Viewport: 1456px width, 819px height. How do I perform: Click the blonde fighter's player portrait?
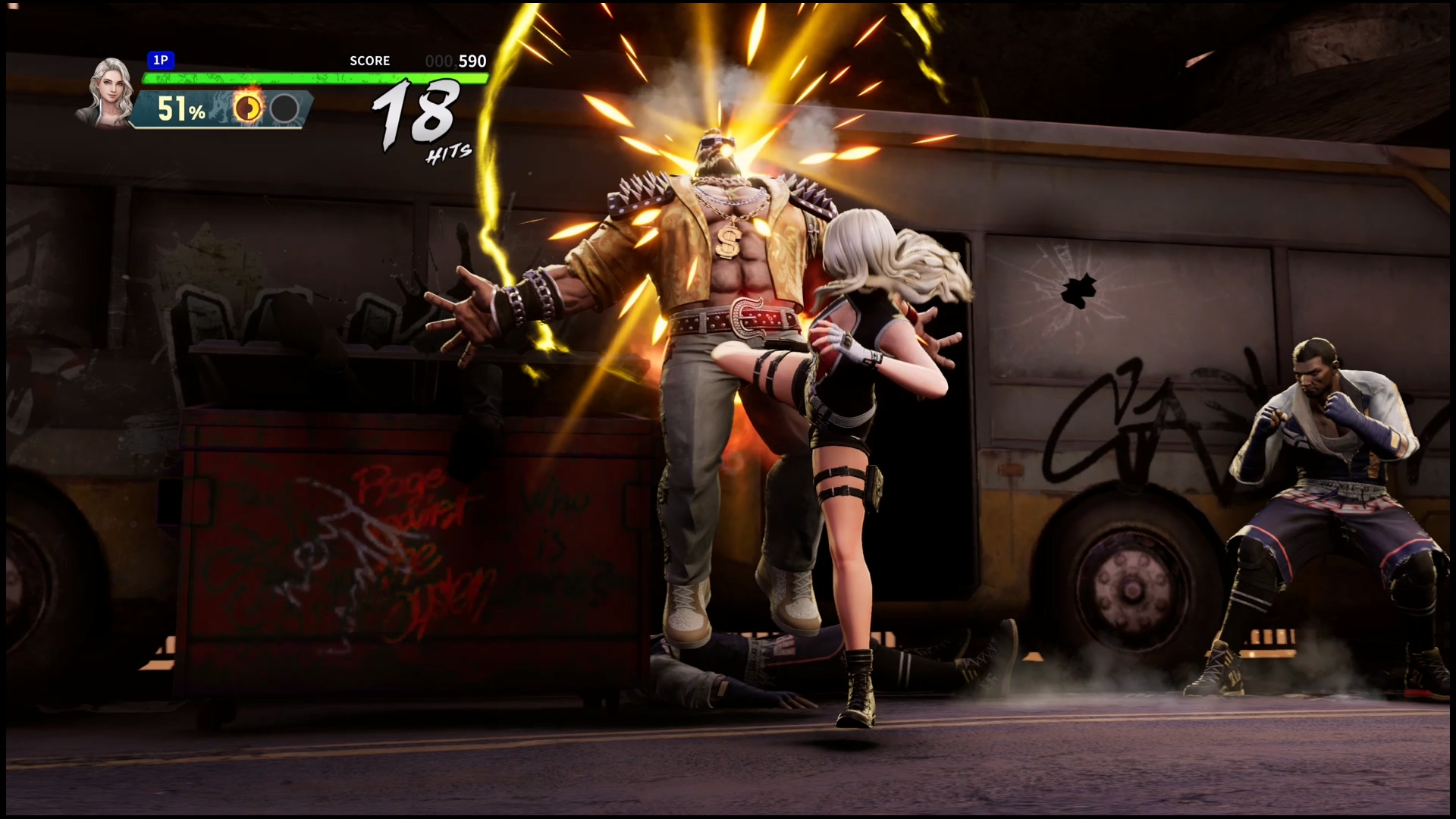[x=108, y=92]
